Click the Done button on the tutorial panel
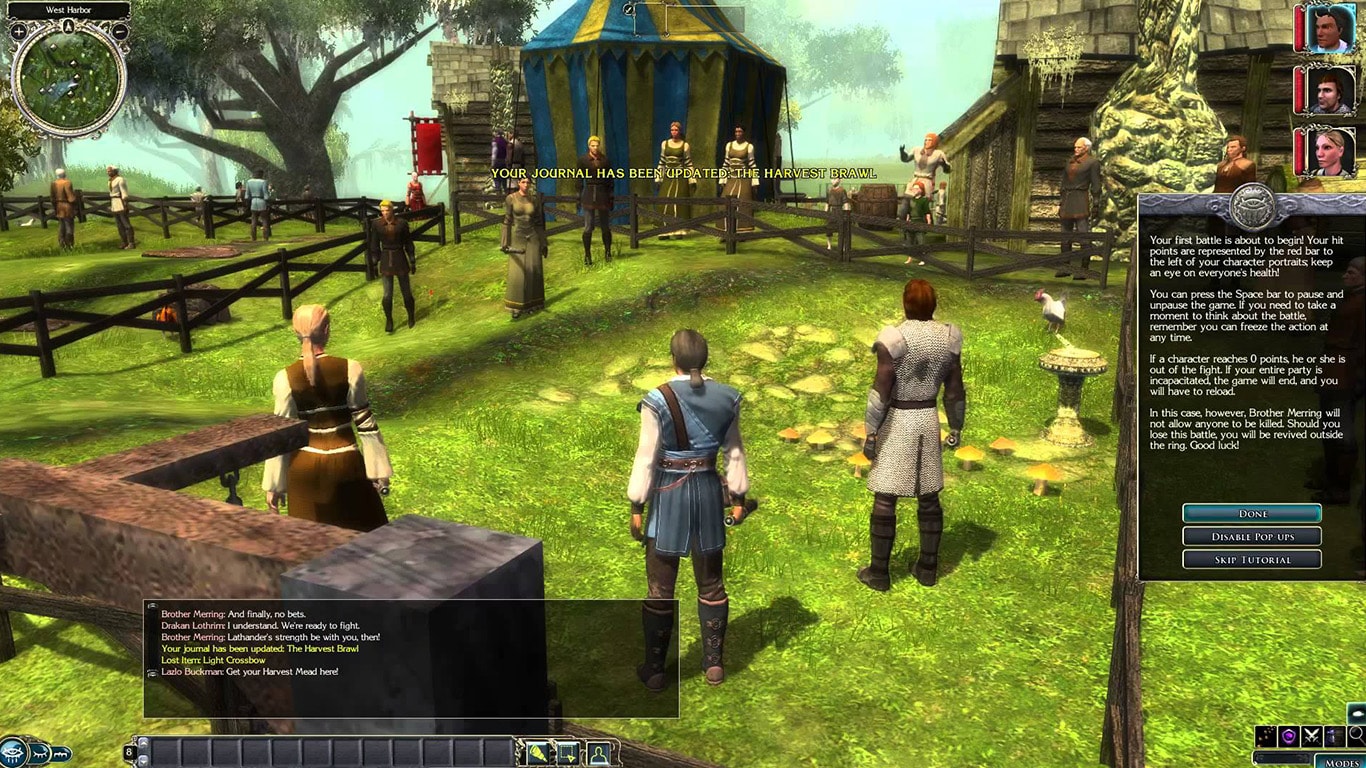 point(1251,513)
